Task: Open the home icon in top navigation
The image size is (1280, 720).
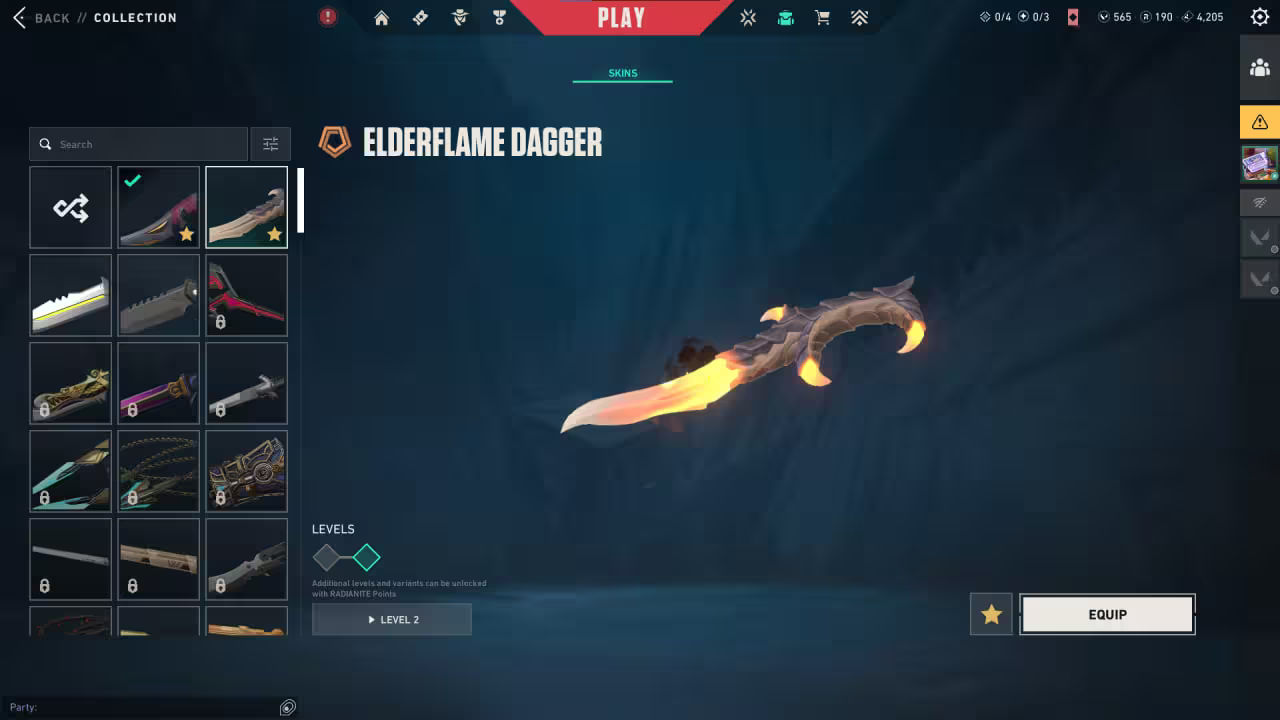Action: coord(381,18)
